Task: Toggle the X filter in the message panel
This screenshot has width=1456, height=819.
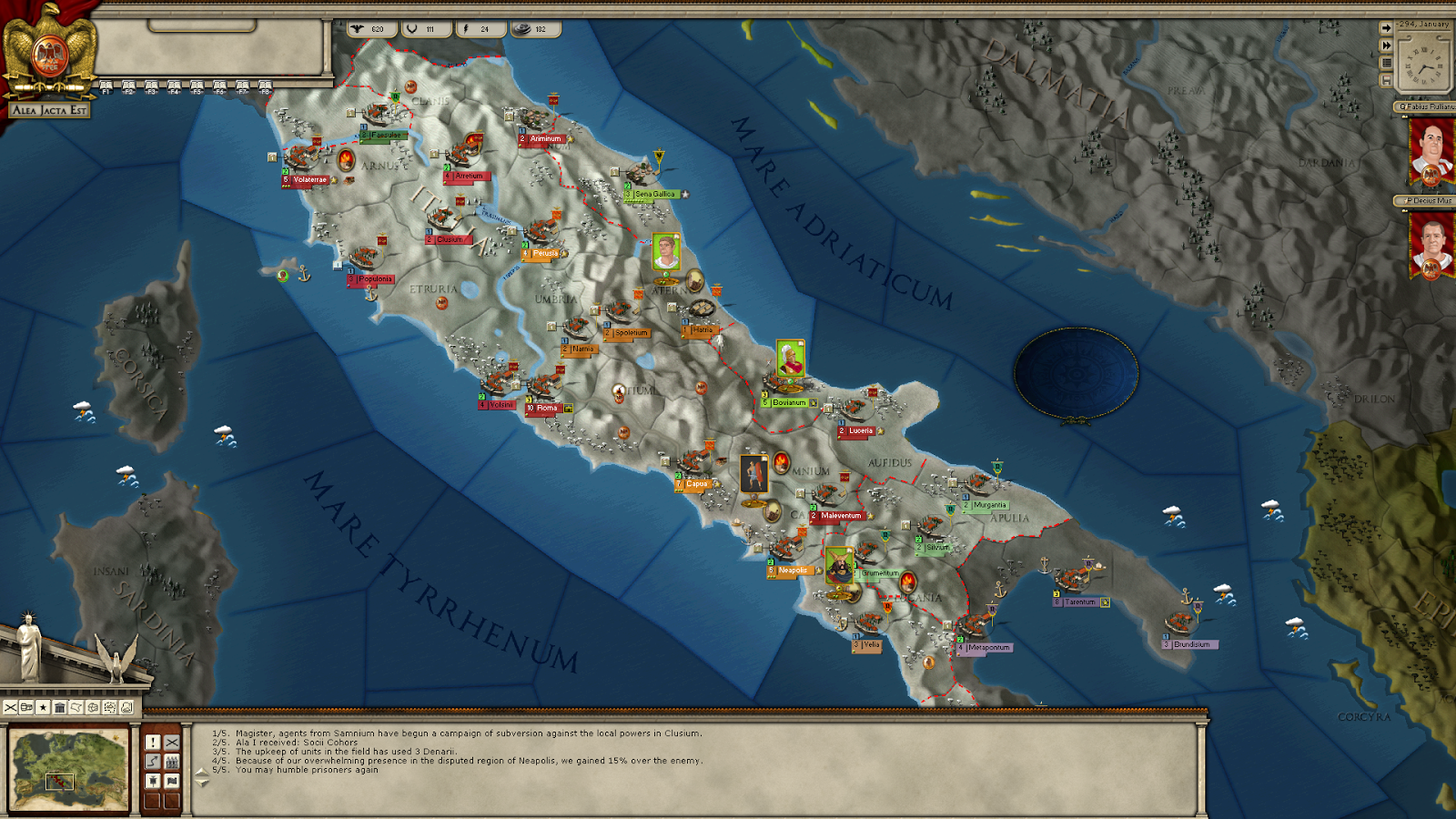Action: tap(172, 743)
